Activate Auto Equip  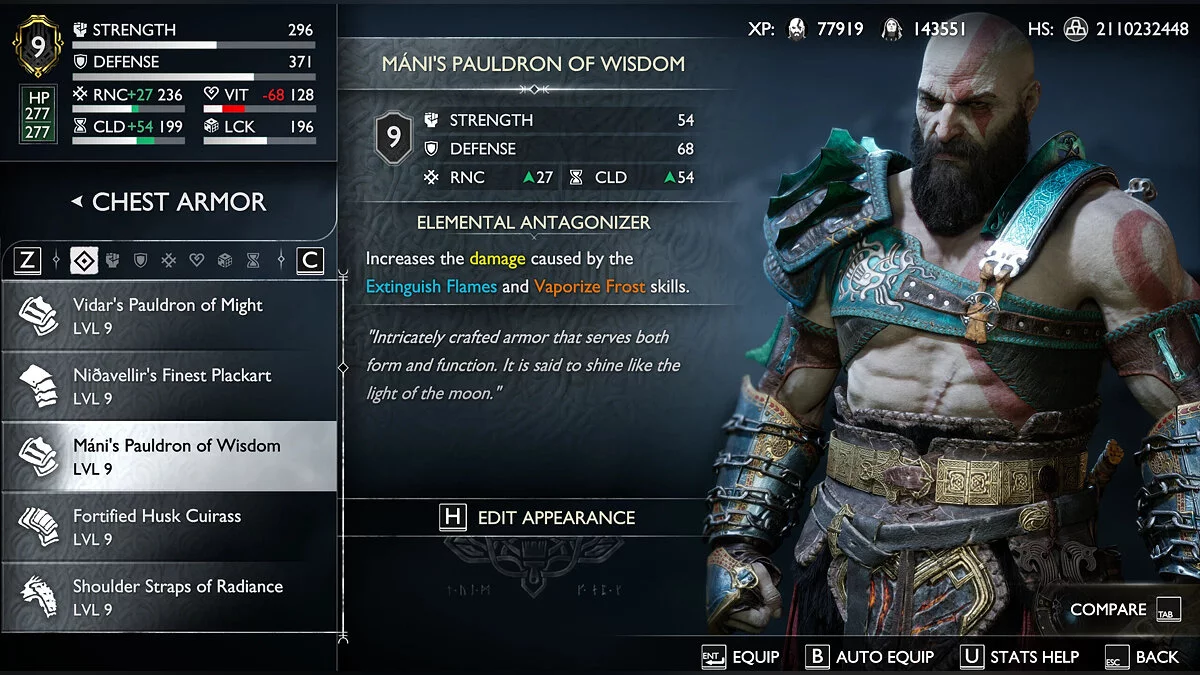click(x=869, y=657)
